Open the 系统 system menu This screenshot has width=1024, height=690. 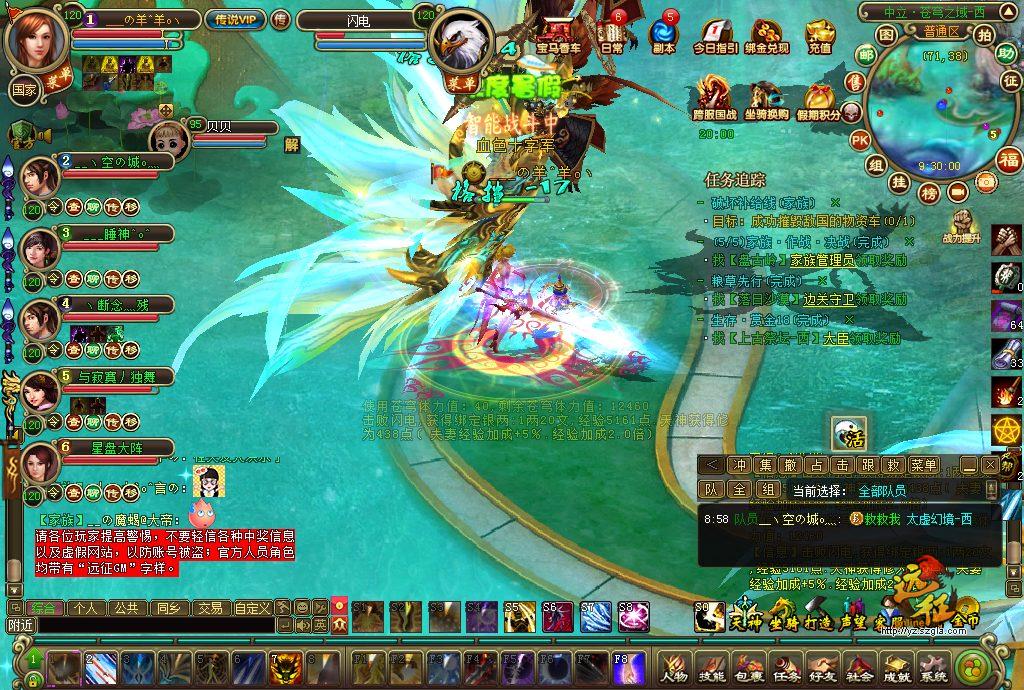point(933,666)
